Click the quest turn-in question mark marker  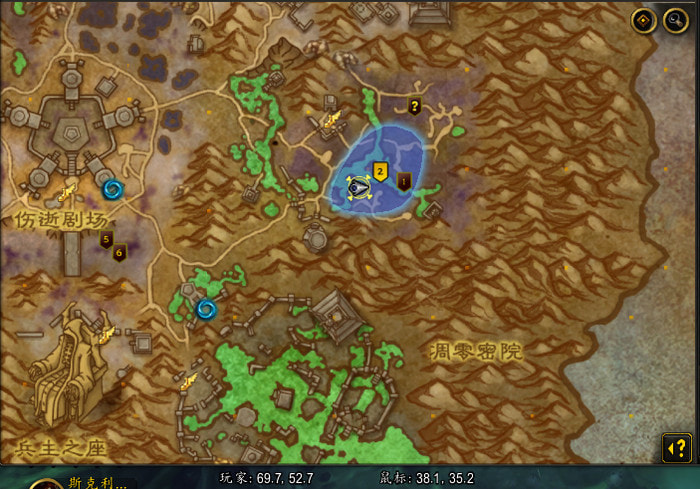[414, 106]
